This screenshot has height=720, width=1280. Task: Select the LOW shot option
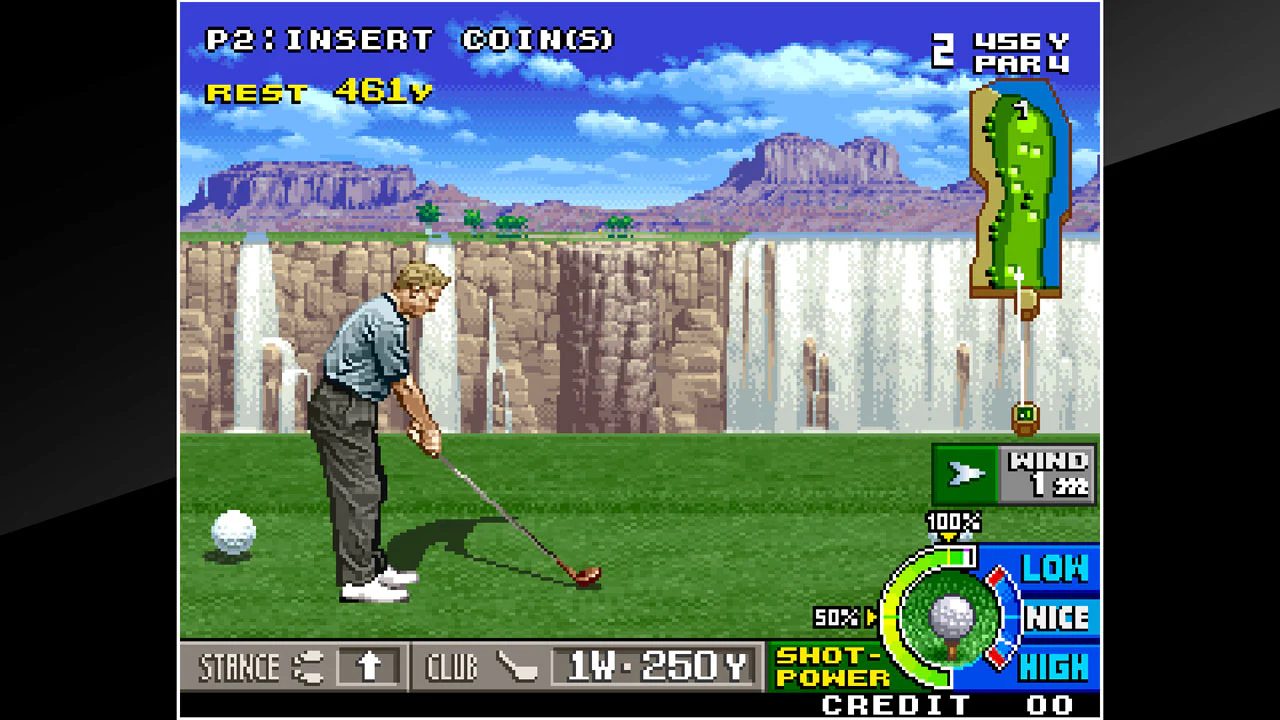1055,570
